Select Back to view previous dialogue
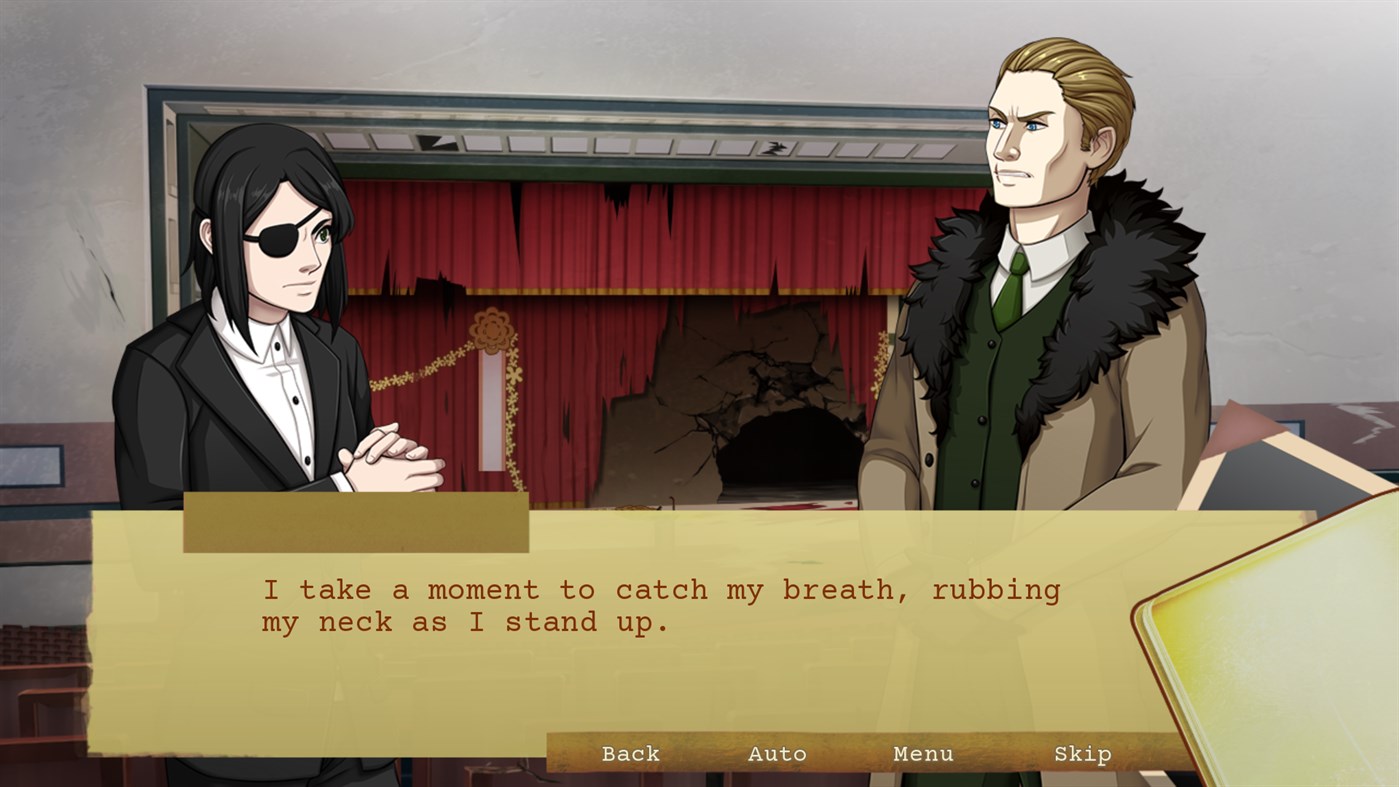Viewport: 1399px width, 787px height. coord(630,754)
